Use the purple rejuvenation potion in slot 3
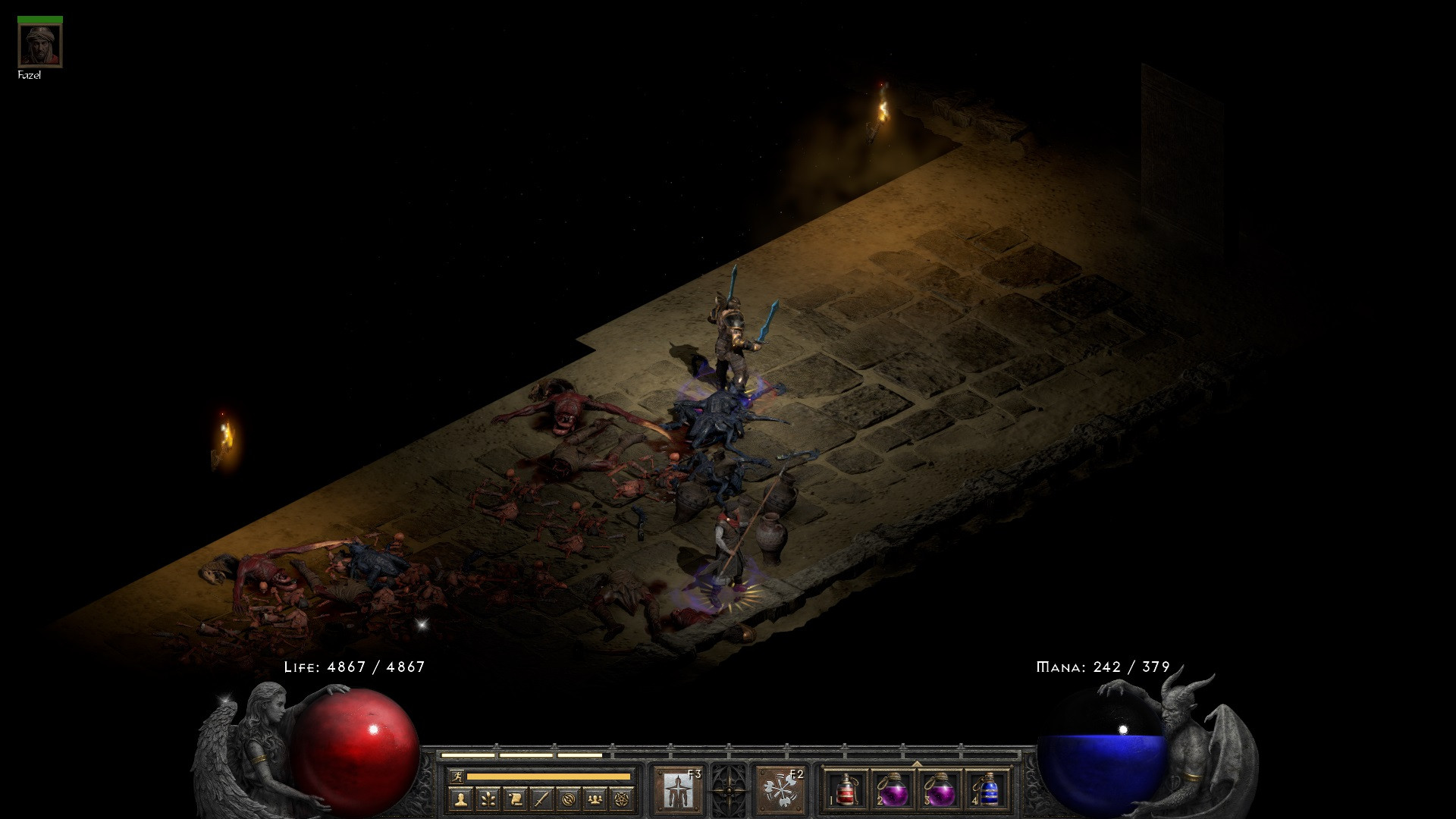Viewport: 1456px width, 819px height. coord(939,790)
